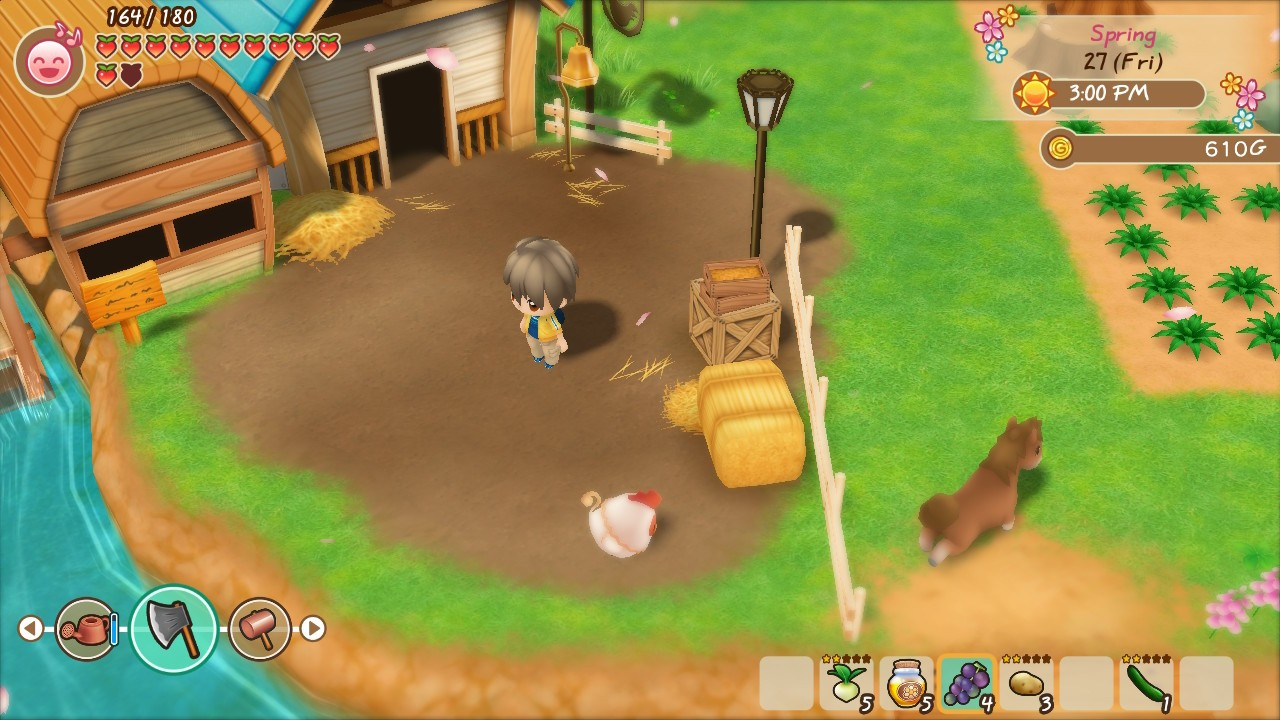Click the sunny weather icon
The image size is (1280, 720).
pos(1034,94)
